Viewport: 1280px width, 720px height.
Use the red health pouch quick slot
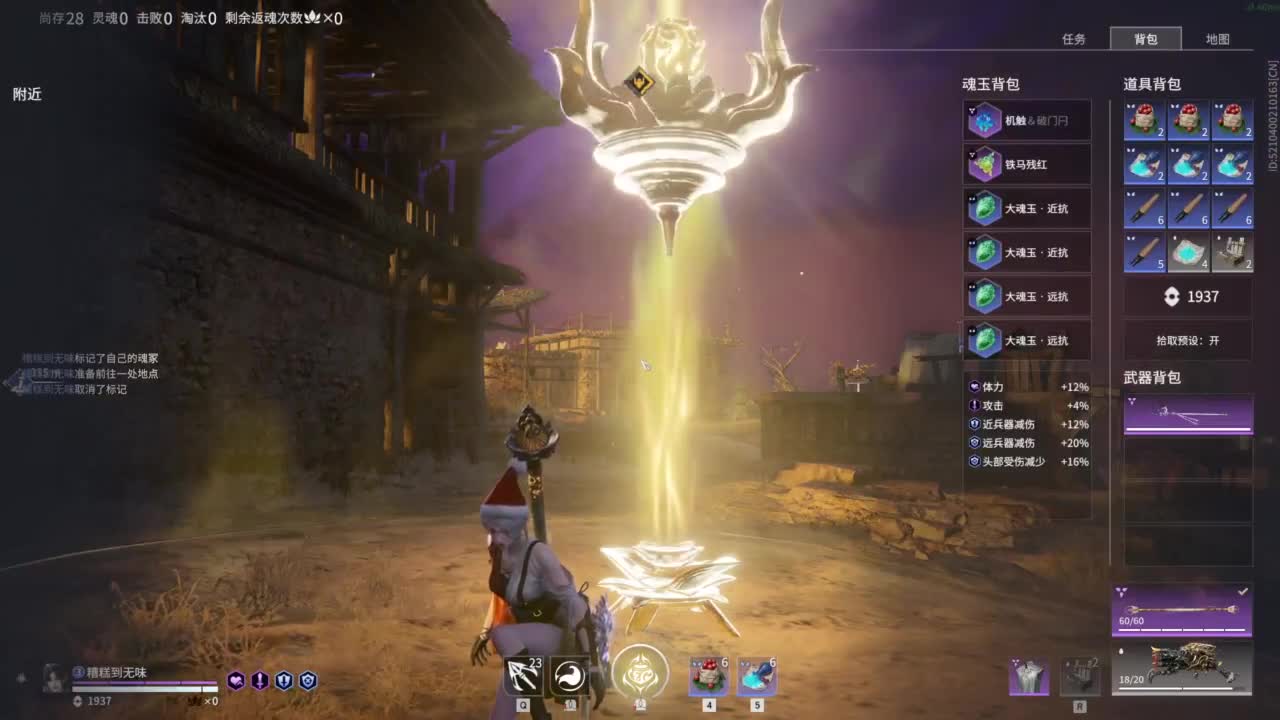708,677
